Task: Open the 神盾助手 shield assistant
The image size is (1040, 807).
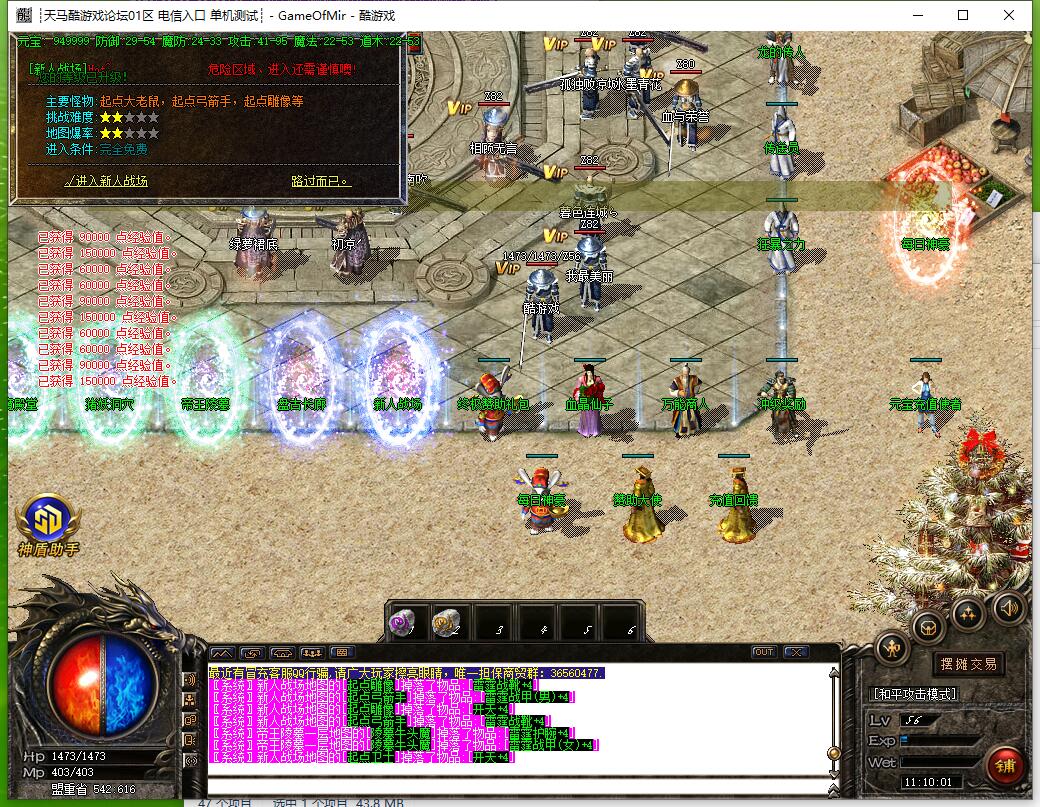Action: click(47, 524)
